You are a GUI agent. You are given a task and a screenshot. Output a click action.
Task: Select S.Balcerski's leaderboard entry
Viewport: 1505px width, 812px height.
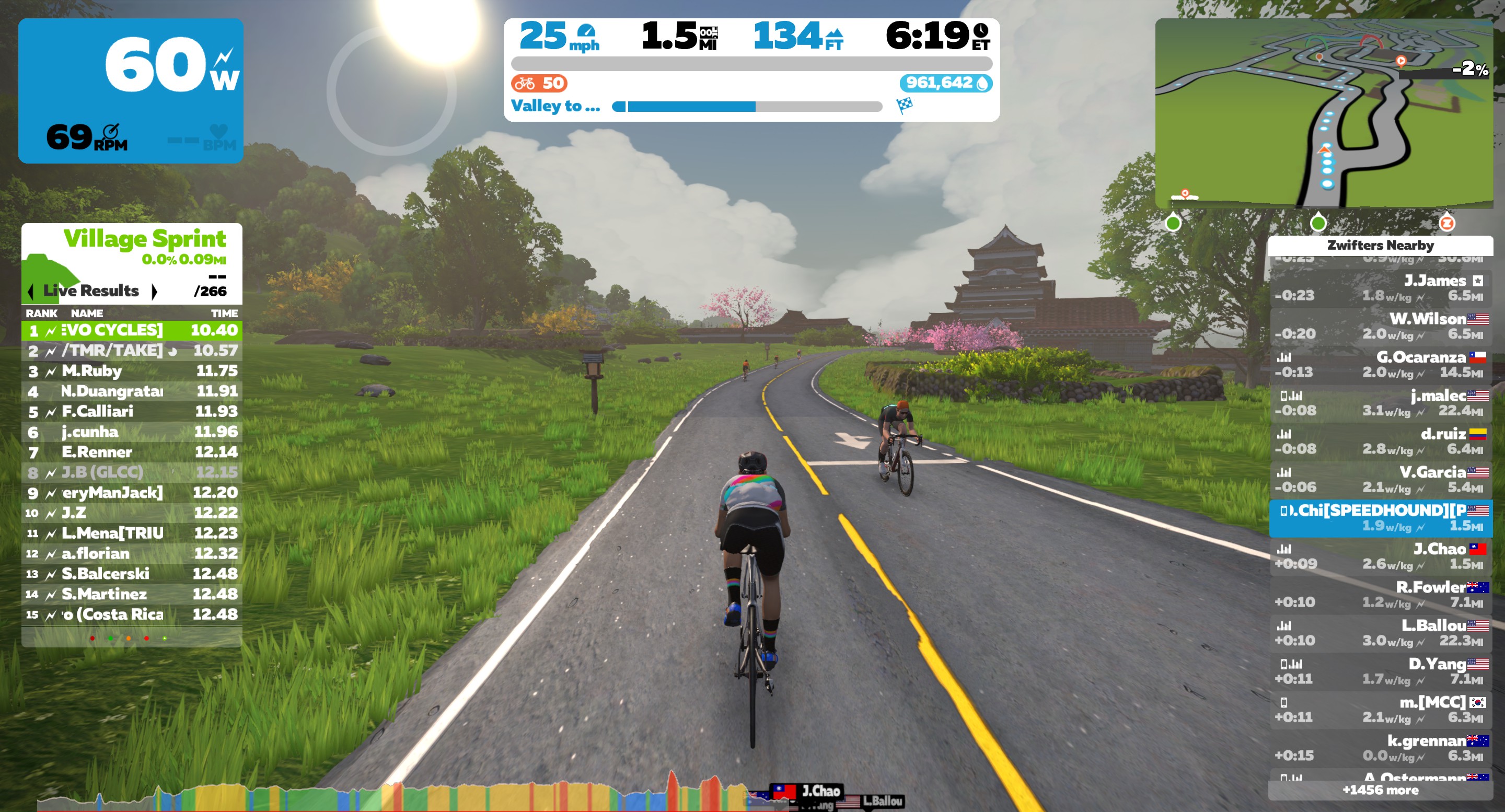click(132, 574)
